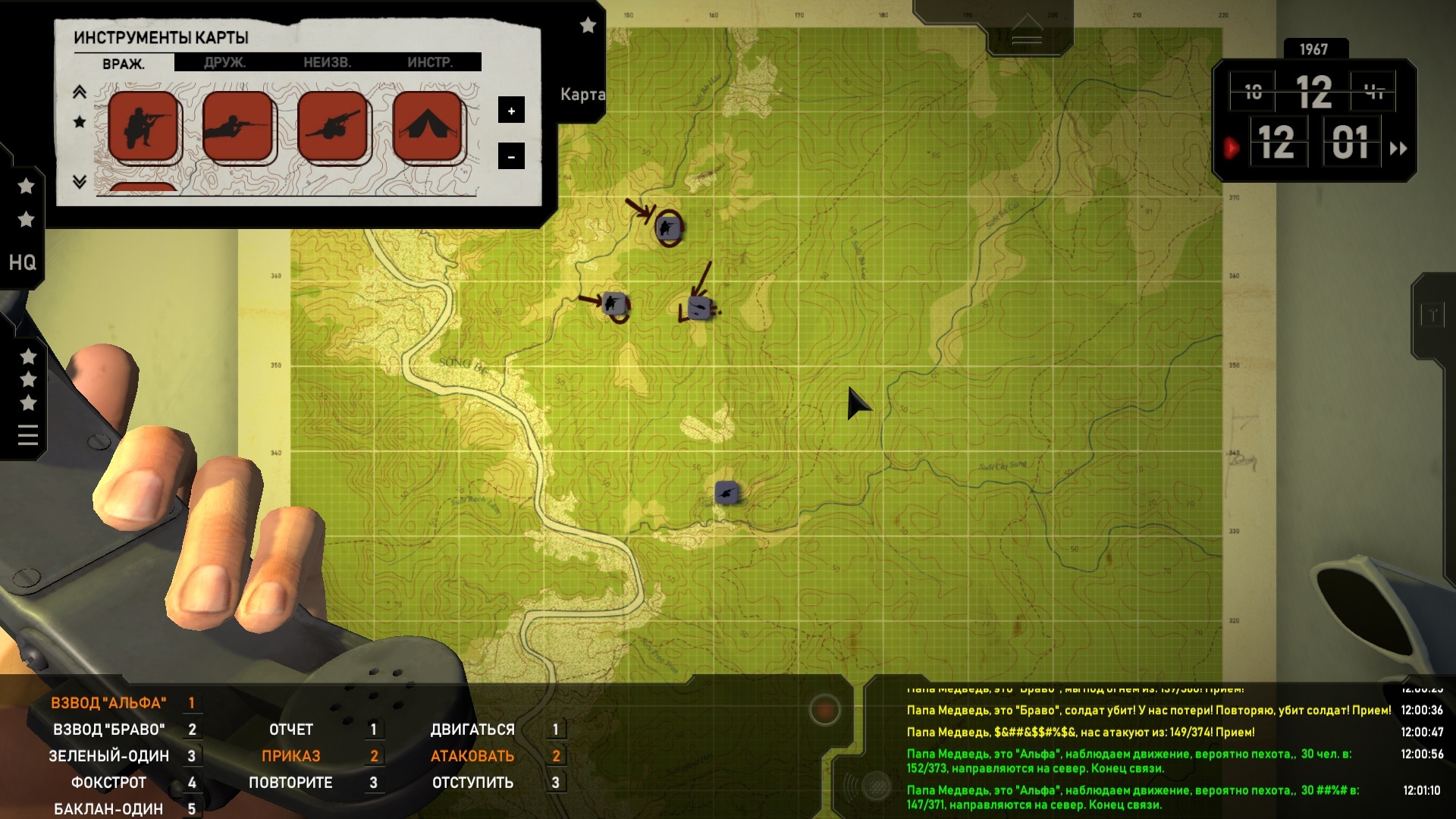Order unit to ОТСТУПИТЬ
This screenshot has height=819, width=1456.
[x=472, y=783]
